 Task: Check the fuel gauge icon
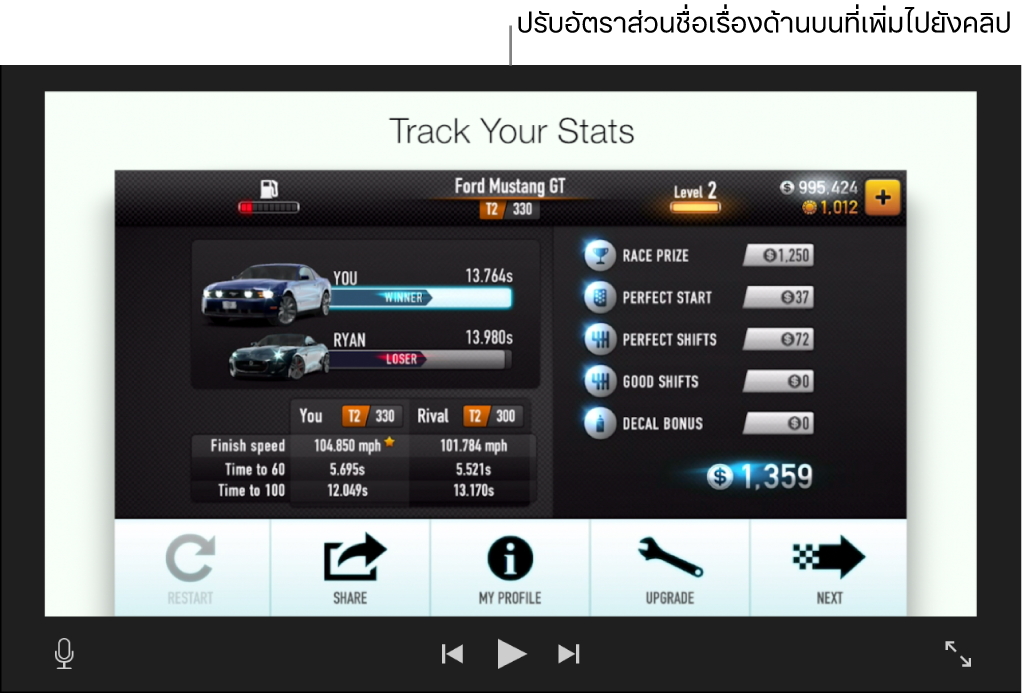pos(268,190)
